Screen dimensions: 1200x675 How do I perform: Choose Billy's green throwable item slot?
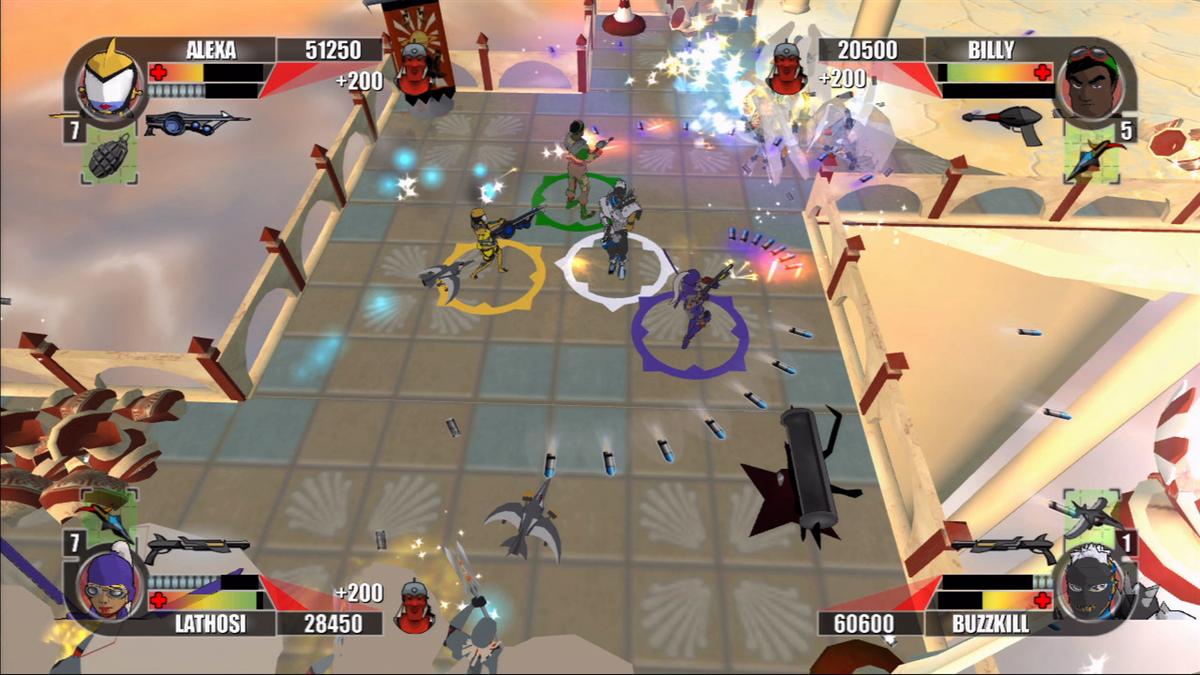click(x=1092, y=156)
